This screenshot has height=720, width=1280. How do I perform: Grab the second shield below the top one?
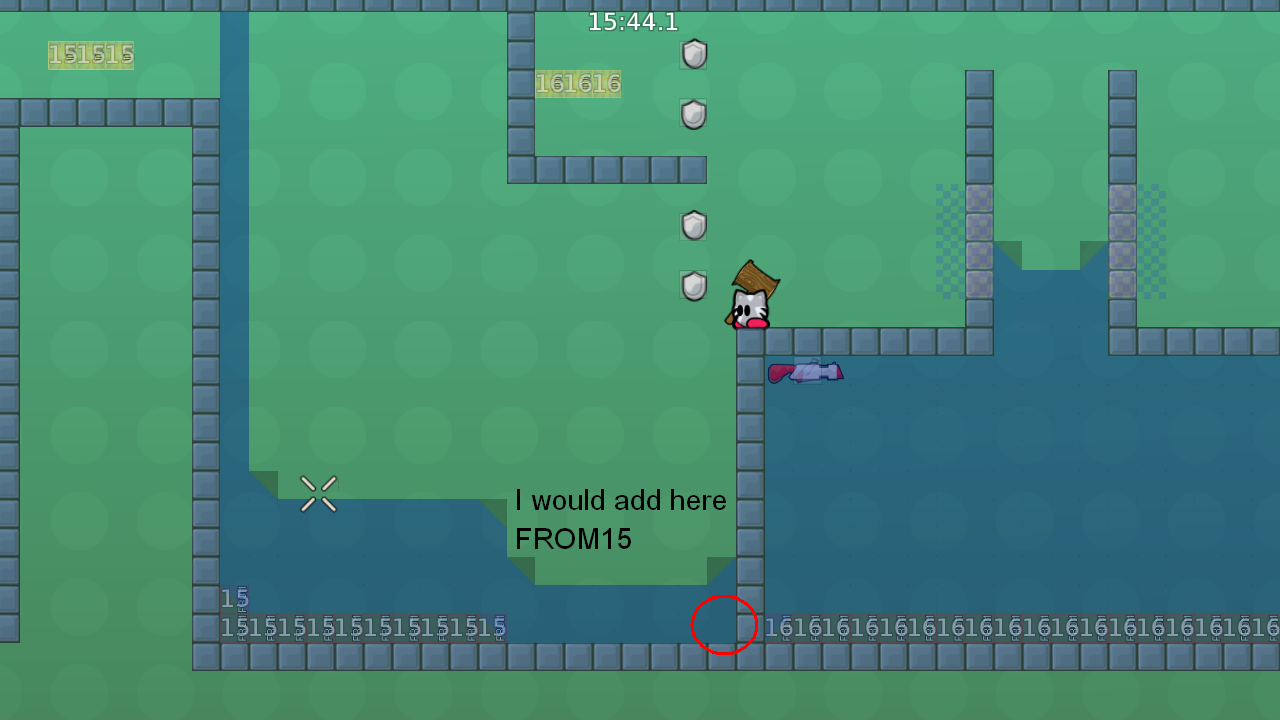[694, 115]
